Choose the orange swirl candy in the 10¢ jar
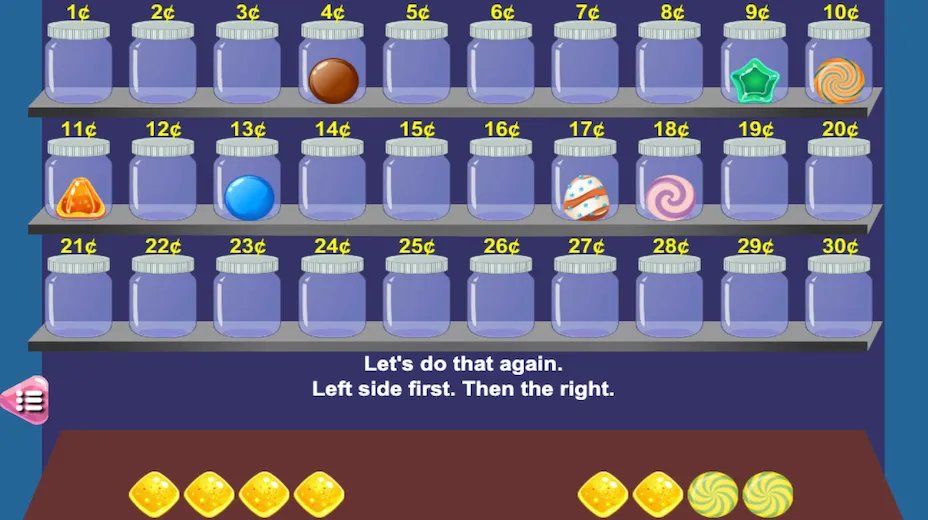The height and width of the screenshot is (520, 928). (839, 80)
